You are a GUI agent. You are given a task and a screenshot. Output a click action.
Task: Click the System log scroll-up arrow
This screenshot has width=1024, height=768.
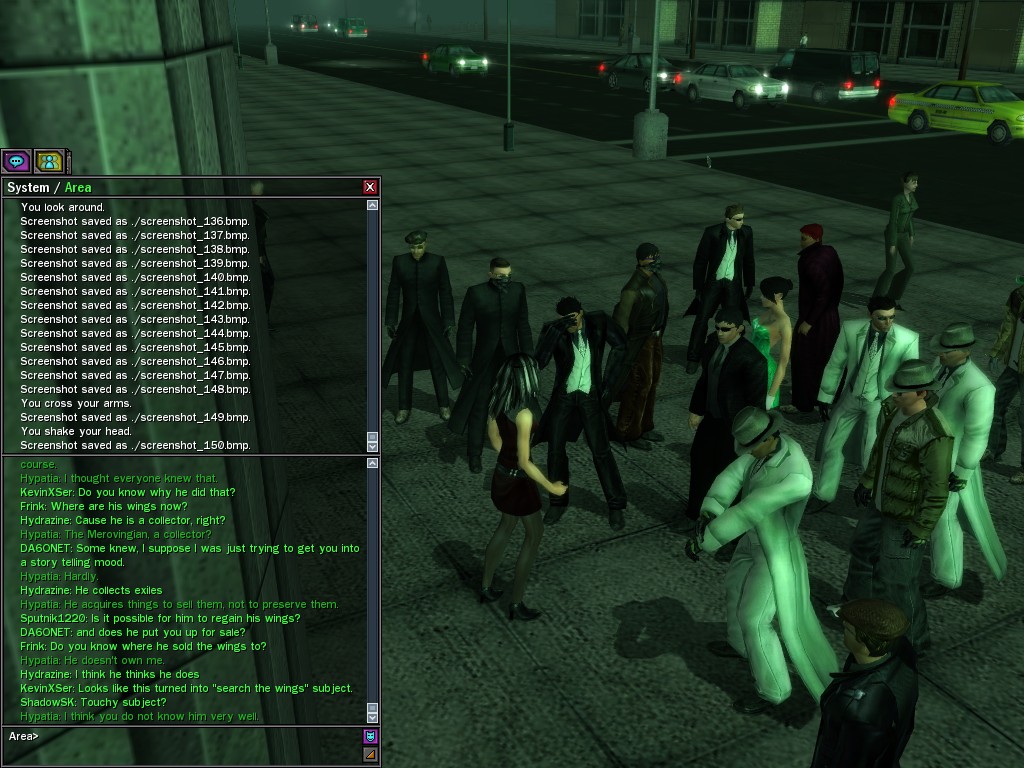[x=373, y=205]
